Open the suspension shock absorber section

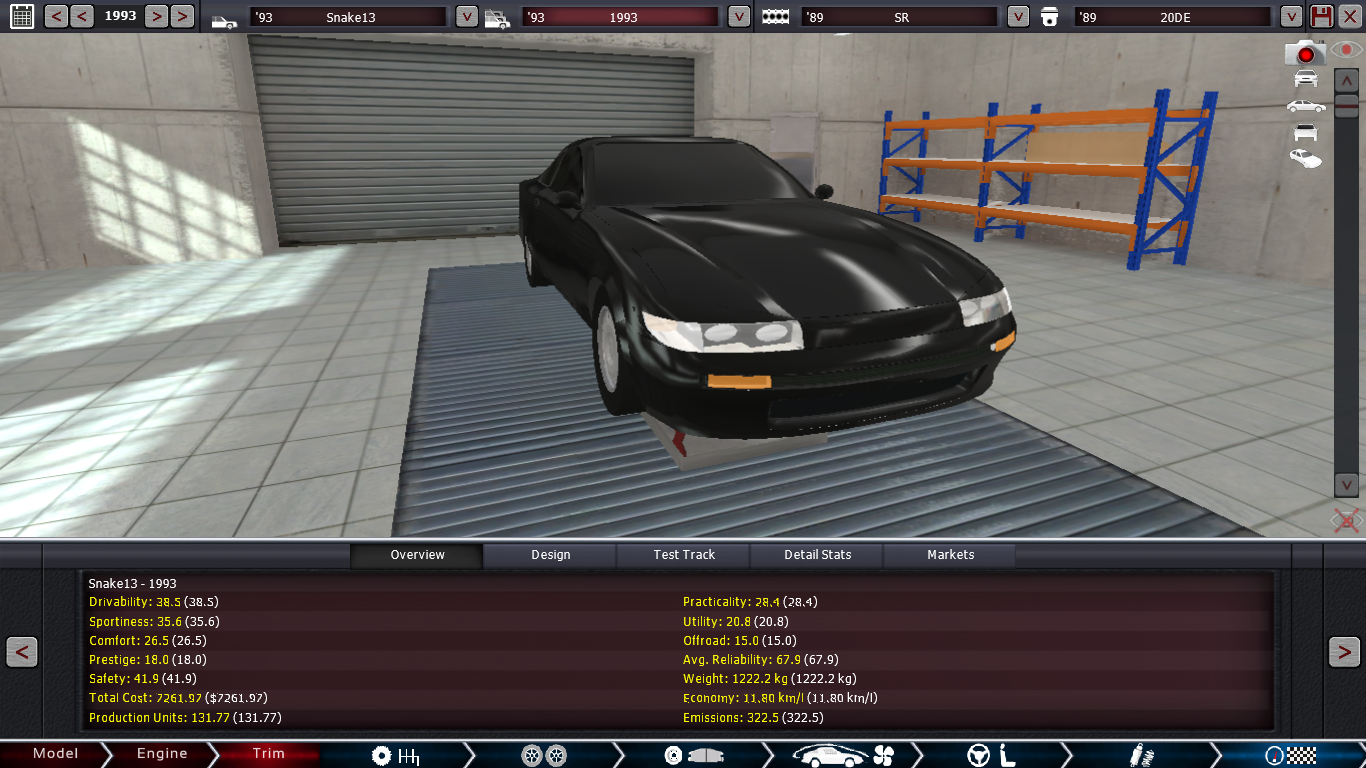click(x=1136, y=755)
